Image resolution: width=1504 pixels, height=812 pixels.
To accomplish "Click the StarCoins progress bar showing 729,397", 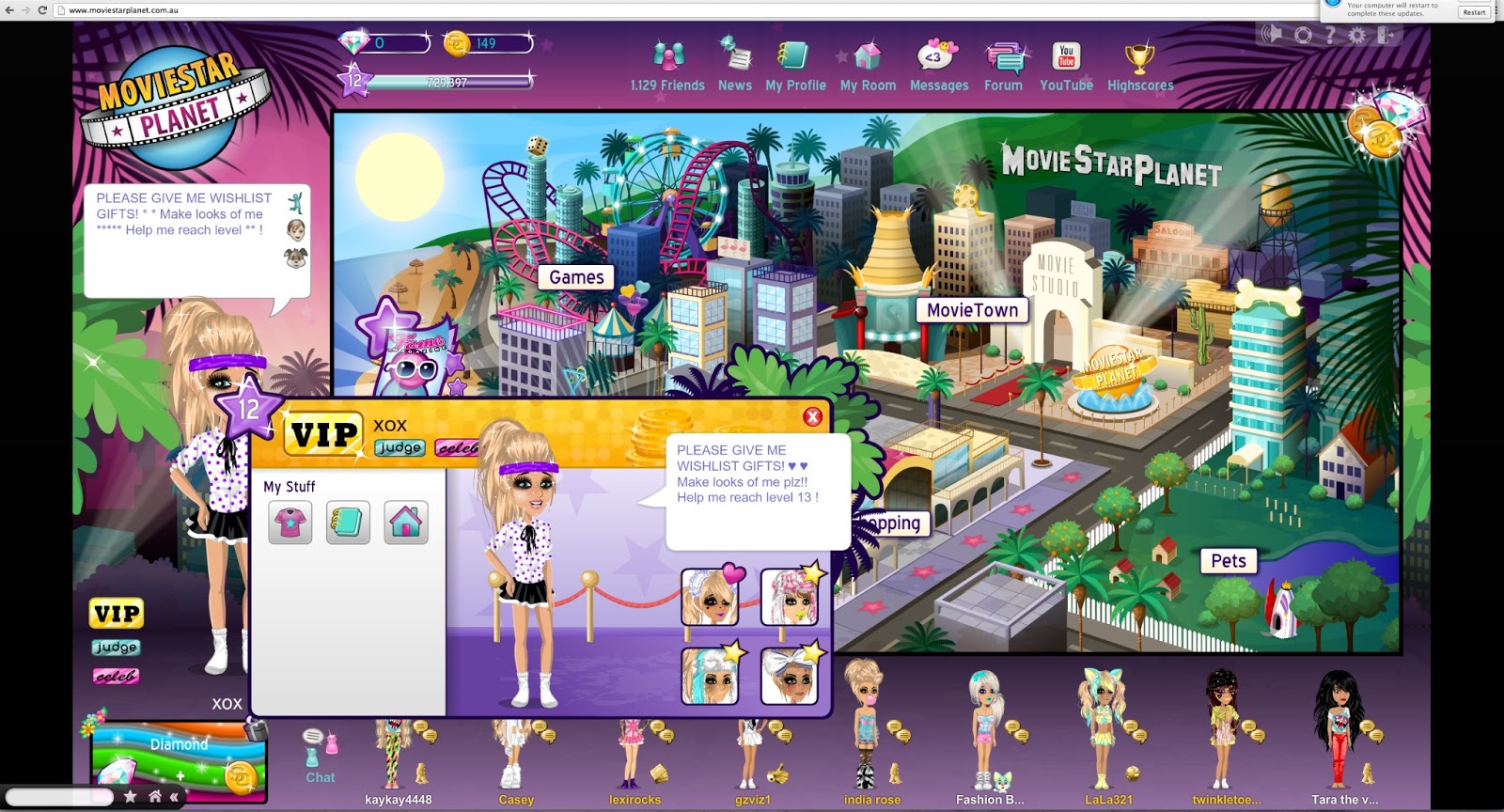I will (446, 83).
